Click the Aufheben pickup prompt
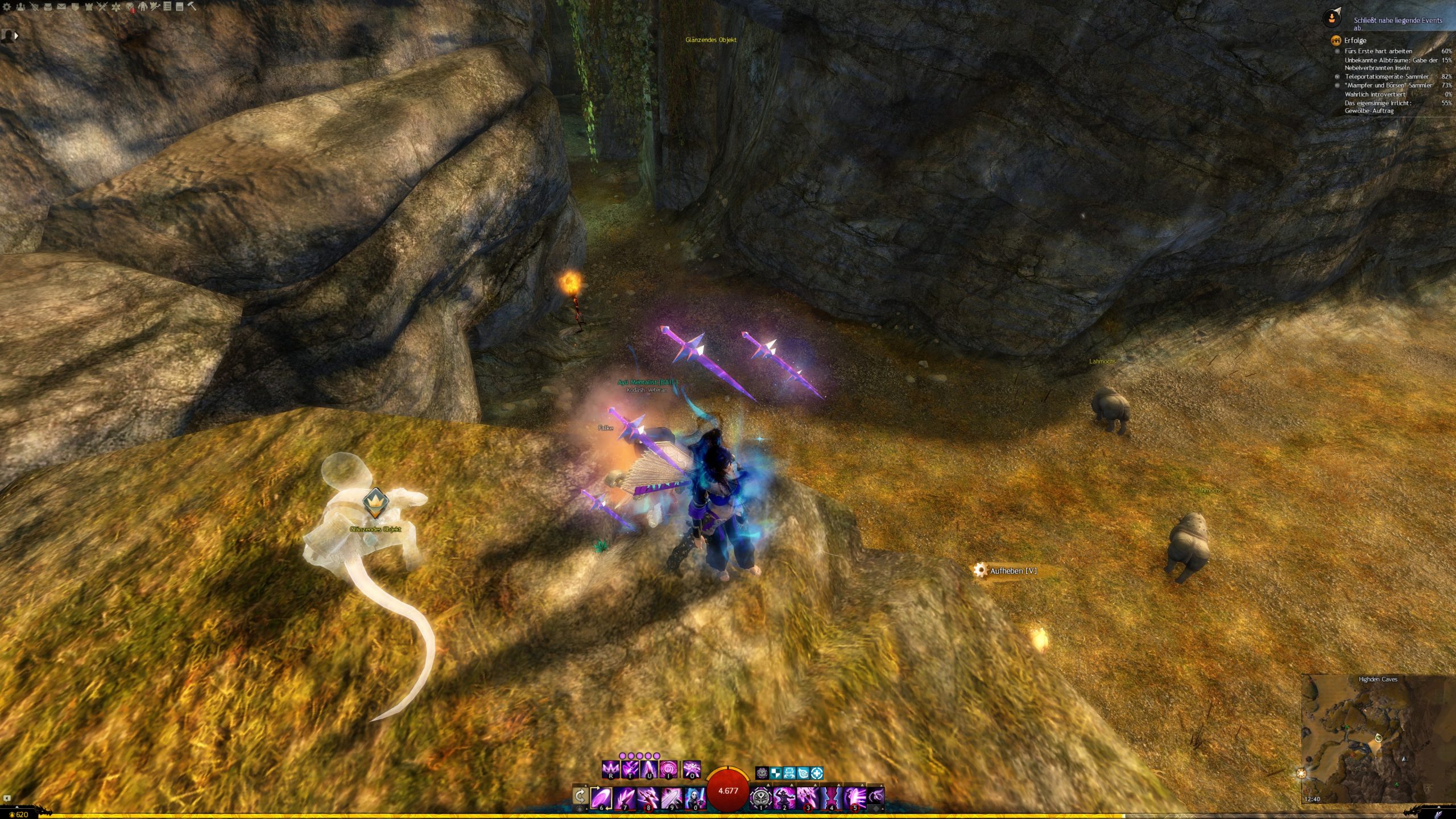 coord(1012,570)
